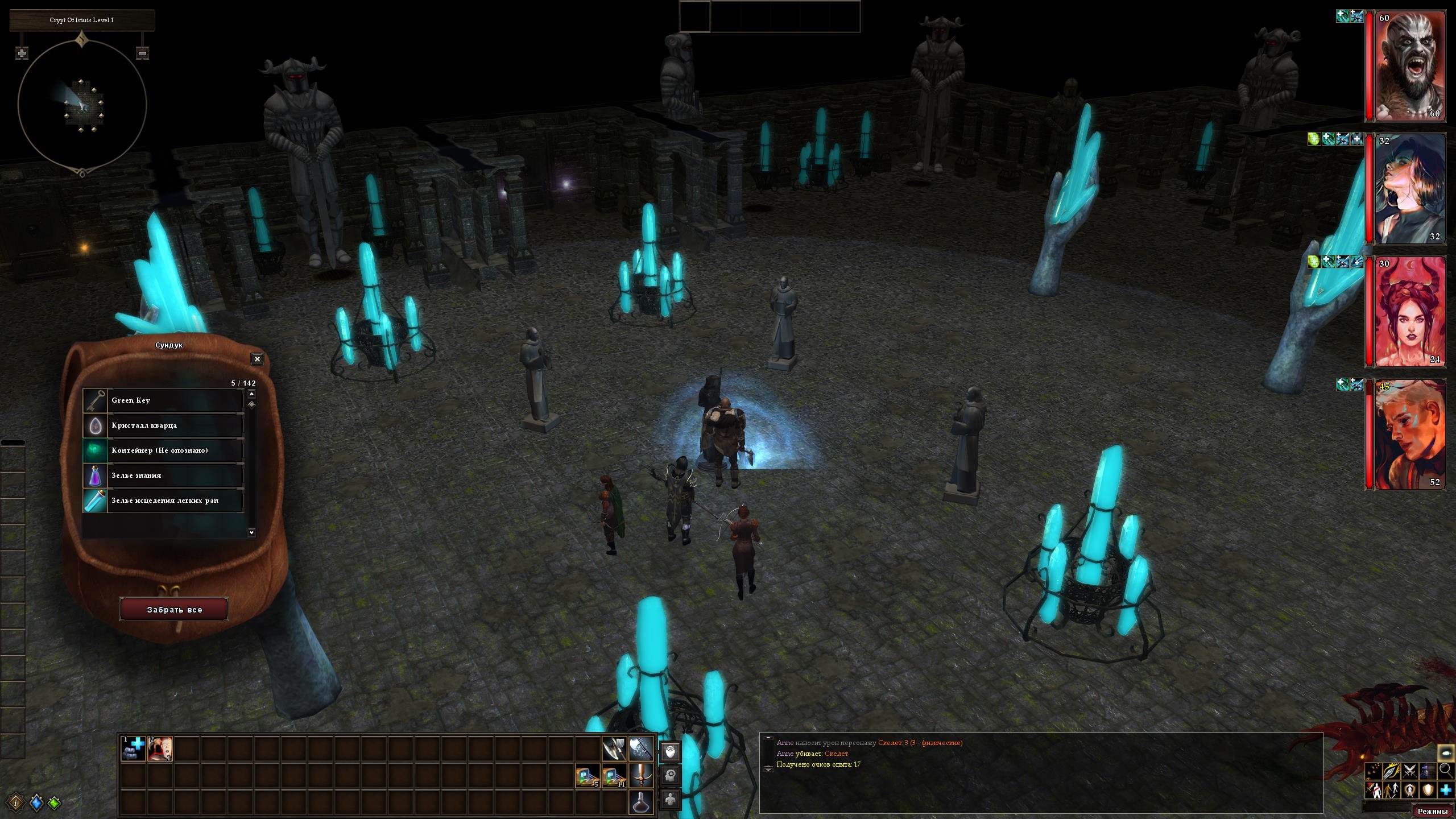Toggle the magnifying glass search mode
Viewport: 1456px width, 819px height.
coord(1446,771)
